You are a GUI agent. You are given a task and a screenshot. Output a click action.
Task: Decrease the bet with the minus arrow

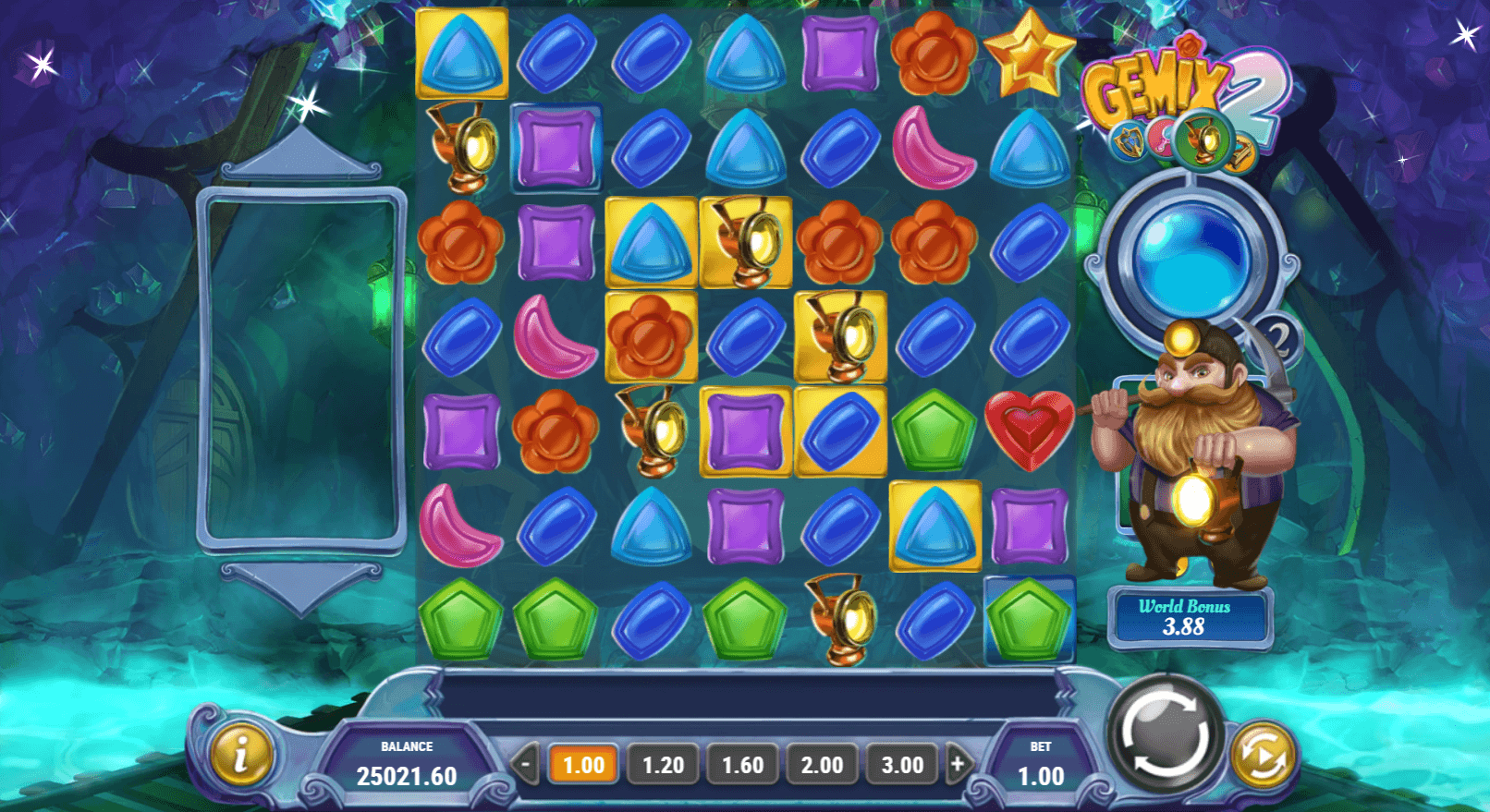point(525,764)
